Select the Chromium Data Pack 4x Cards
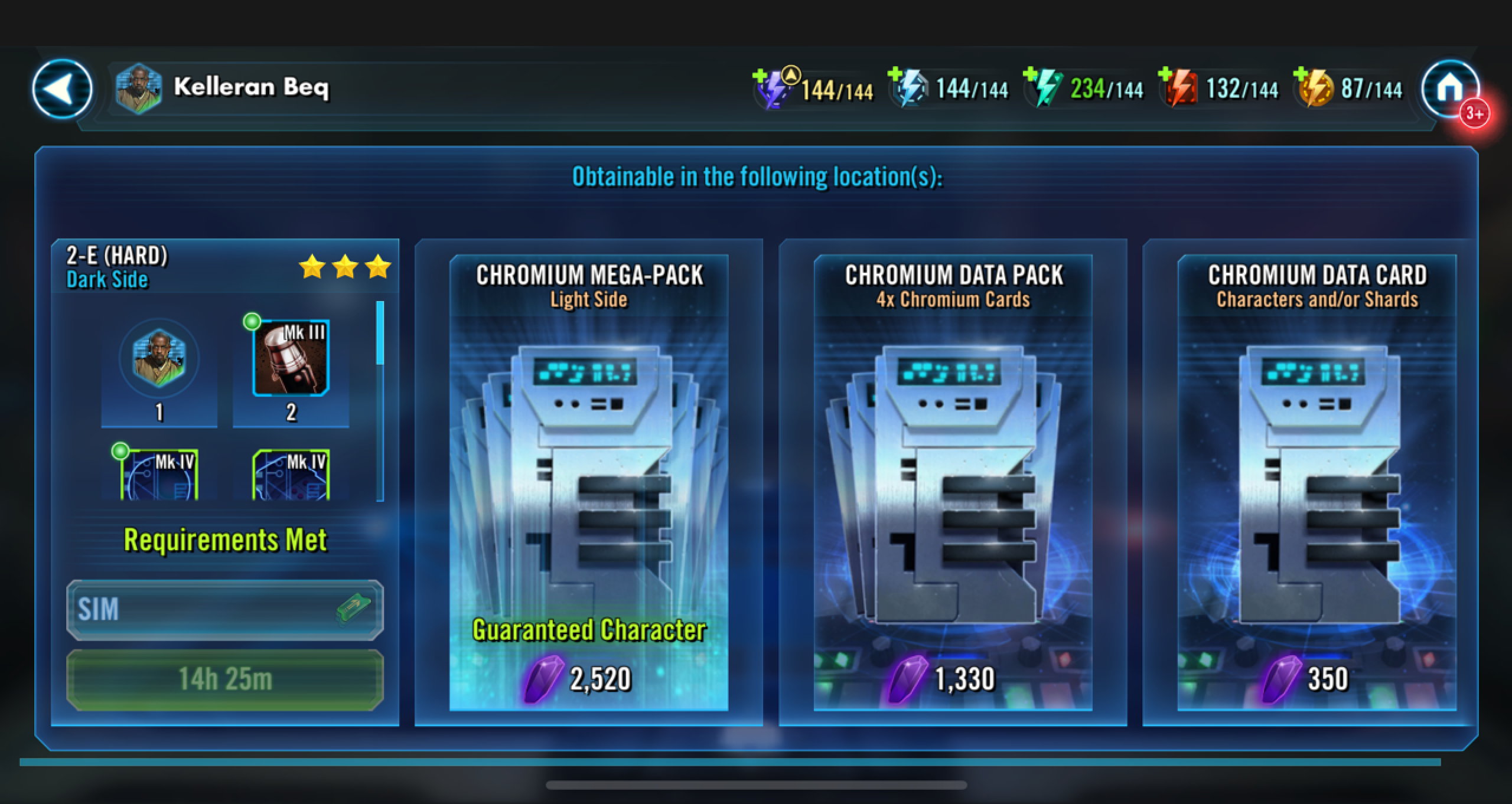Screen dimensions: 1512x804 (953, 482)
